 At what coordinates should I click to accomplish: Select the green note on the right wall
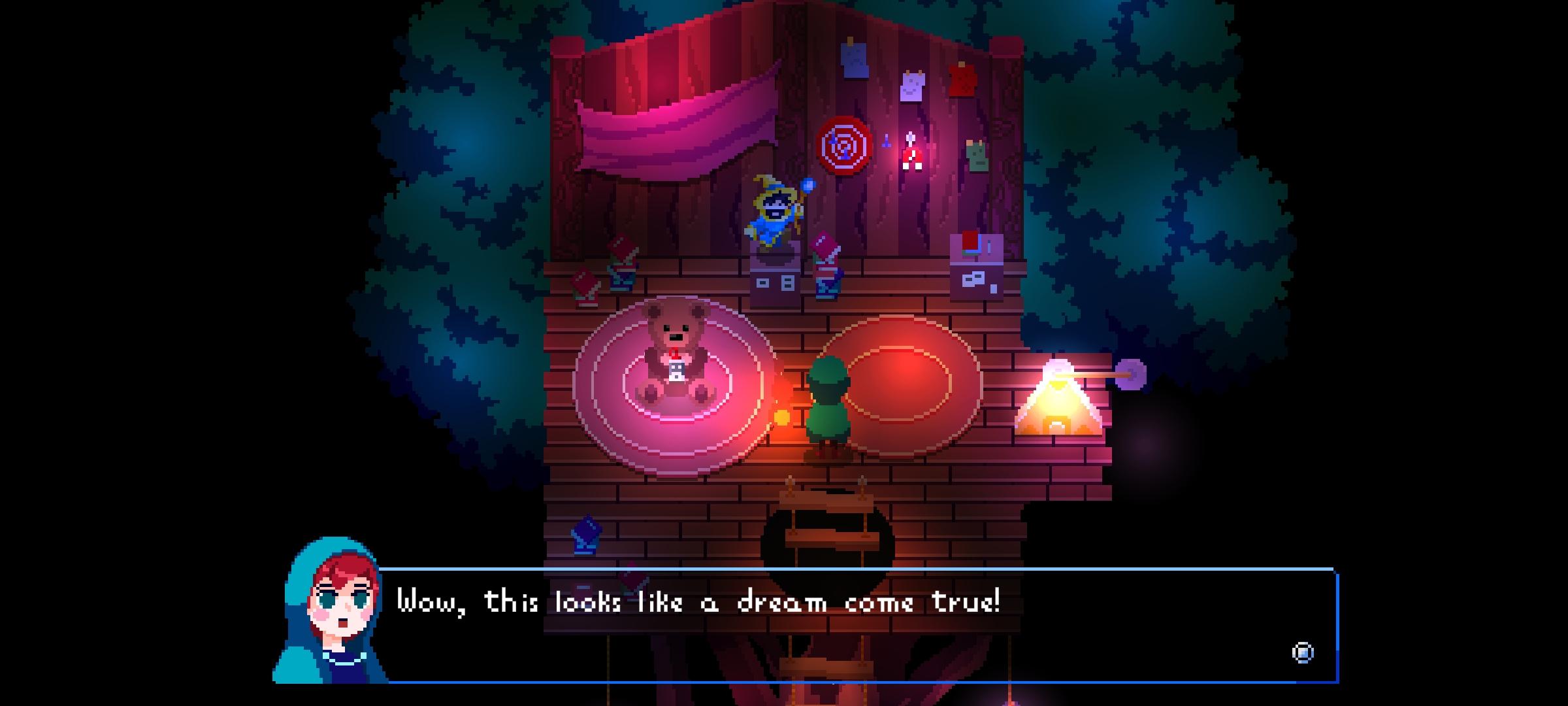click(x=976, y=156)
